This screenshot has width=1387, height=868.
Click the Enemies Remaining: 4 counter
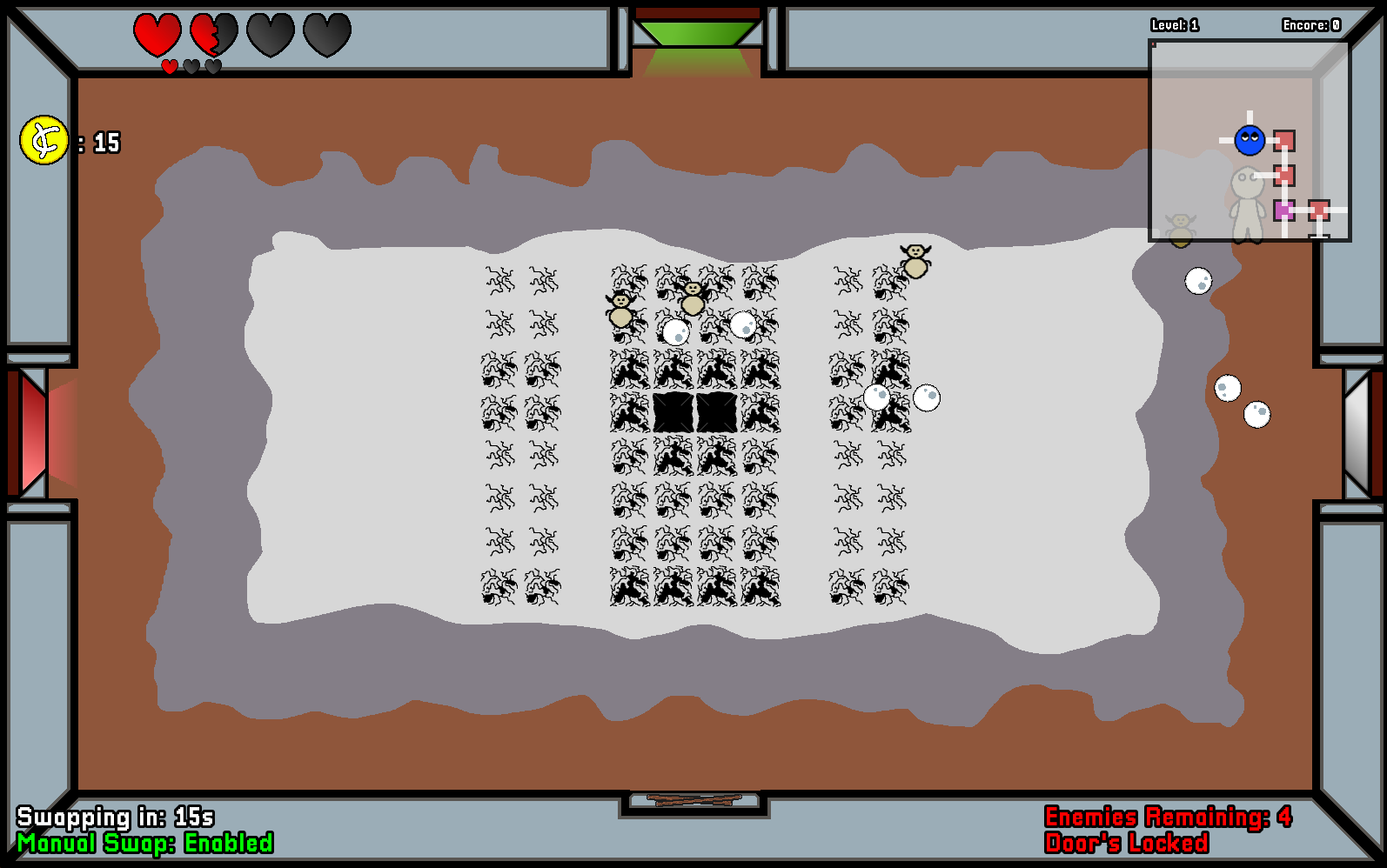(x=1169, y=818)
